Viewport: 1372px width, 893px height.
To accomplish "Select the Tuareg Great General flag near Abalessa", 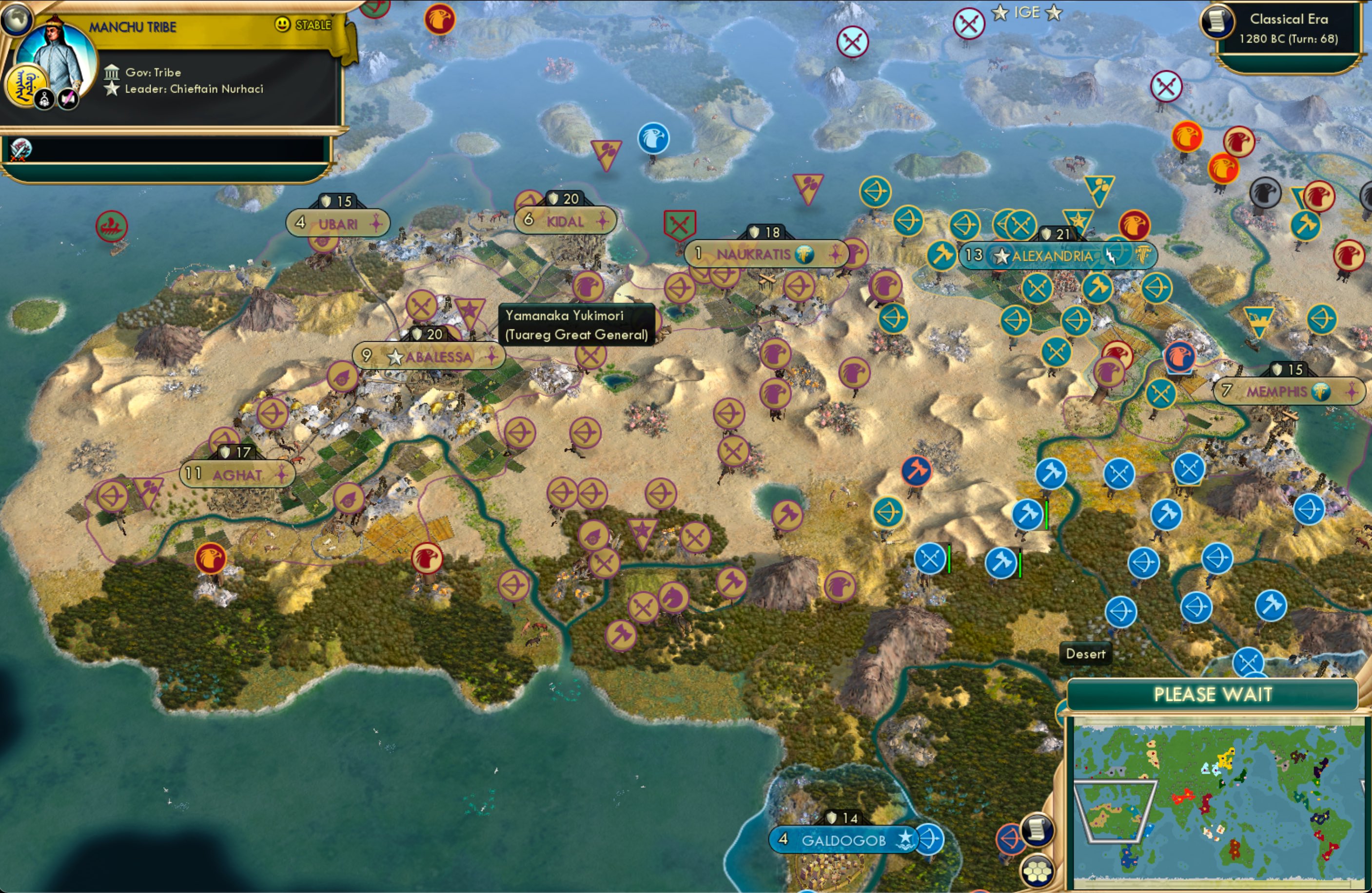I will [x=471, y=309].
